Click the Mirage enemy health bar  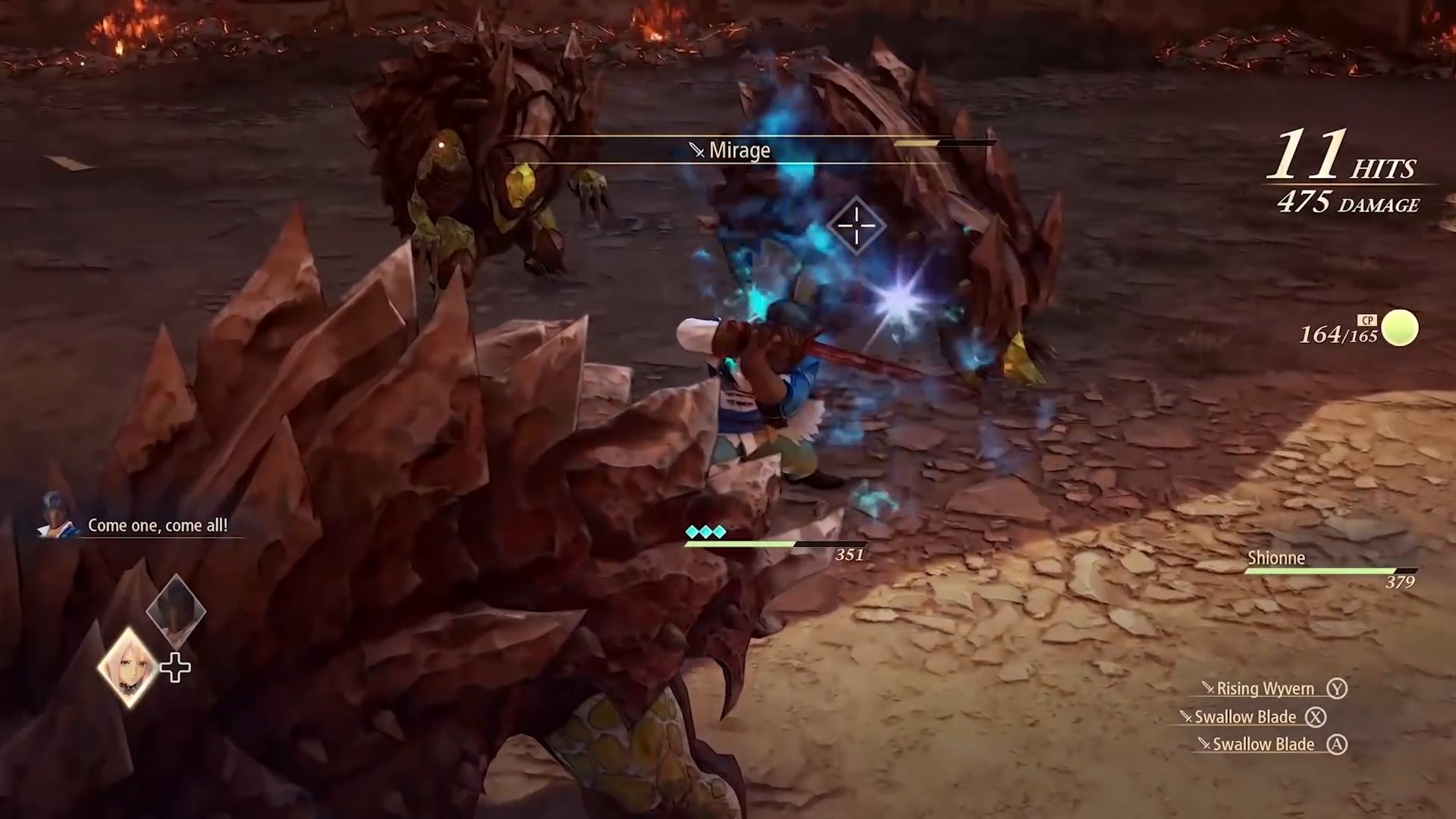[x=944, y=143]
